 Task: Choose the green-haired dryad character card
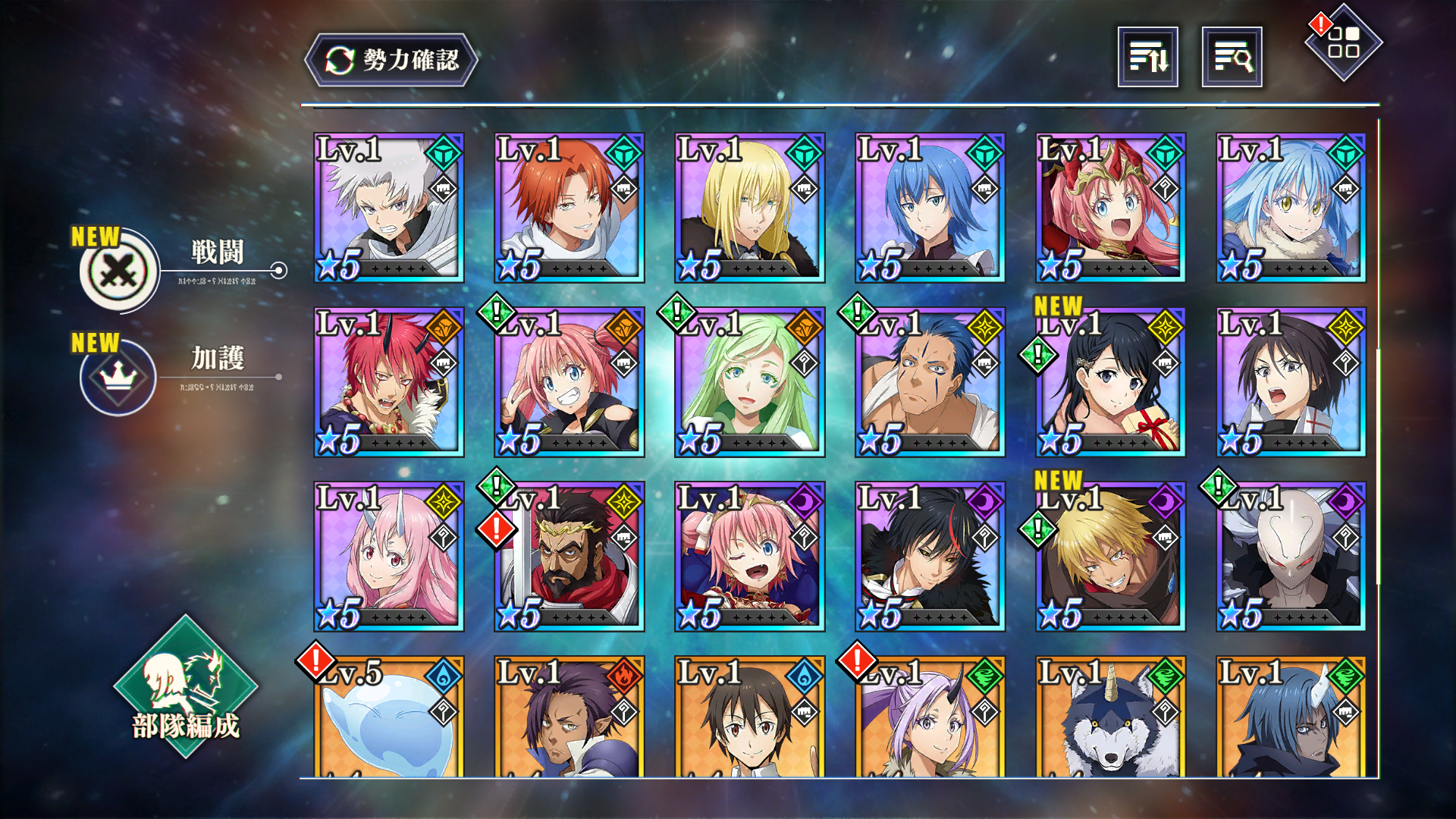point(749,382)
